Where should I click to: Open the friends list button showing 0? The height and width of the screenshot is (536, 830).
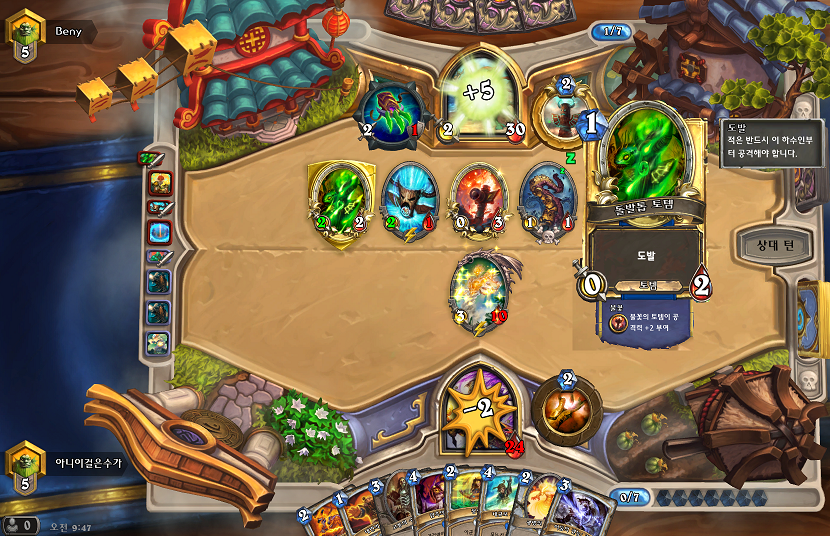tap(20, 524)
